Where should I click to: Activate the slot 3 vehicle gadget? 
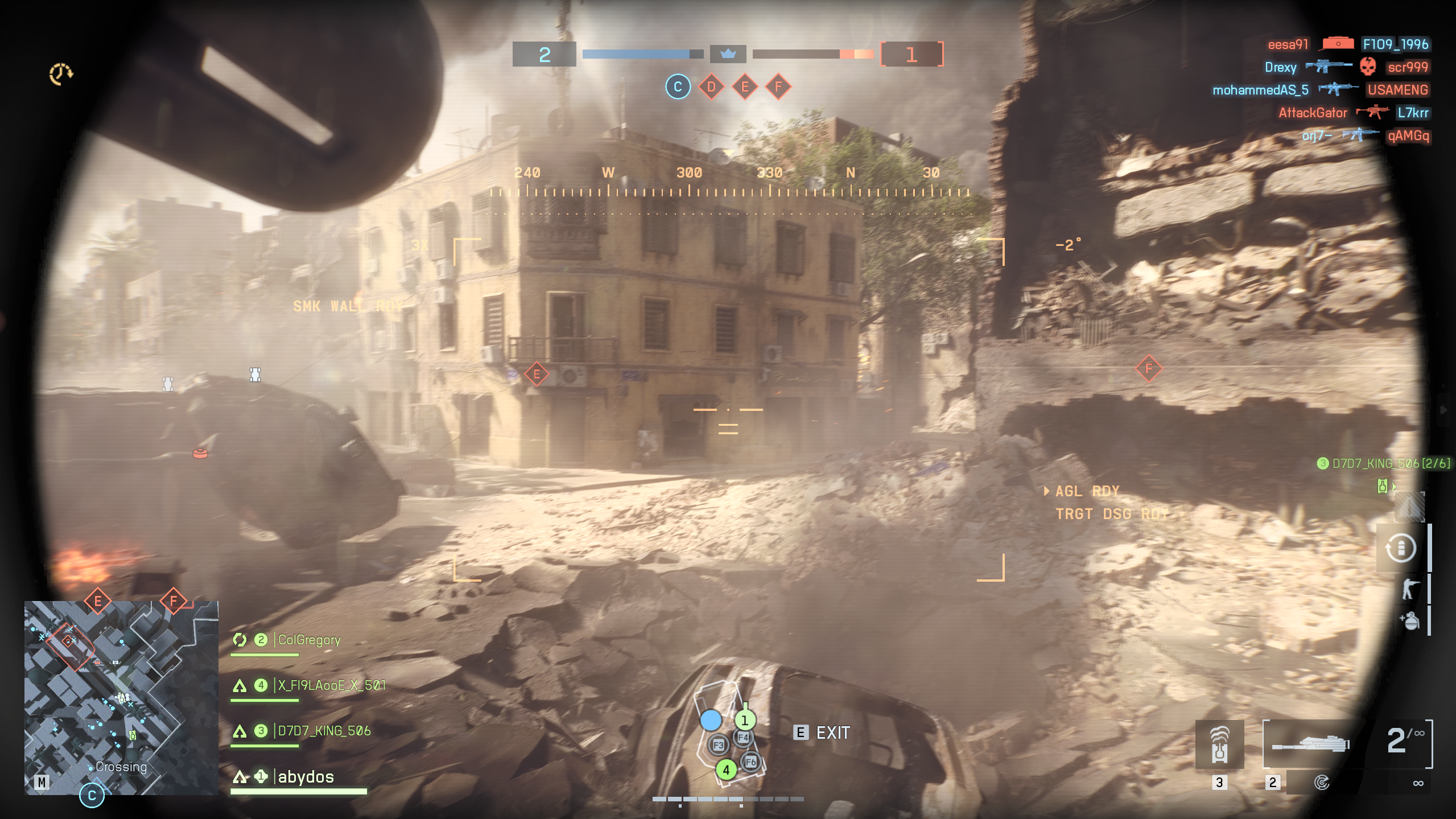(x=1219, y=745)
